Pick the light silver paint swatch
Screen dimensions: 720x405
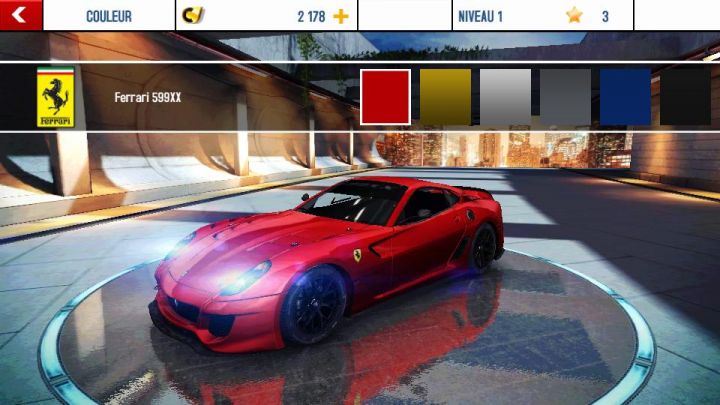(505, 97)
